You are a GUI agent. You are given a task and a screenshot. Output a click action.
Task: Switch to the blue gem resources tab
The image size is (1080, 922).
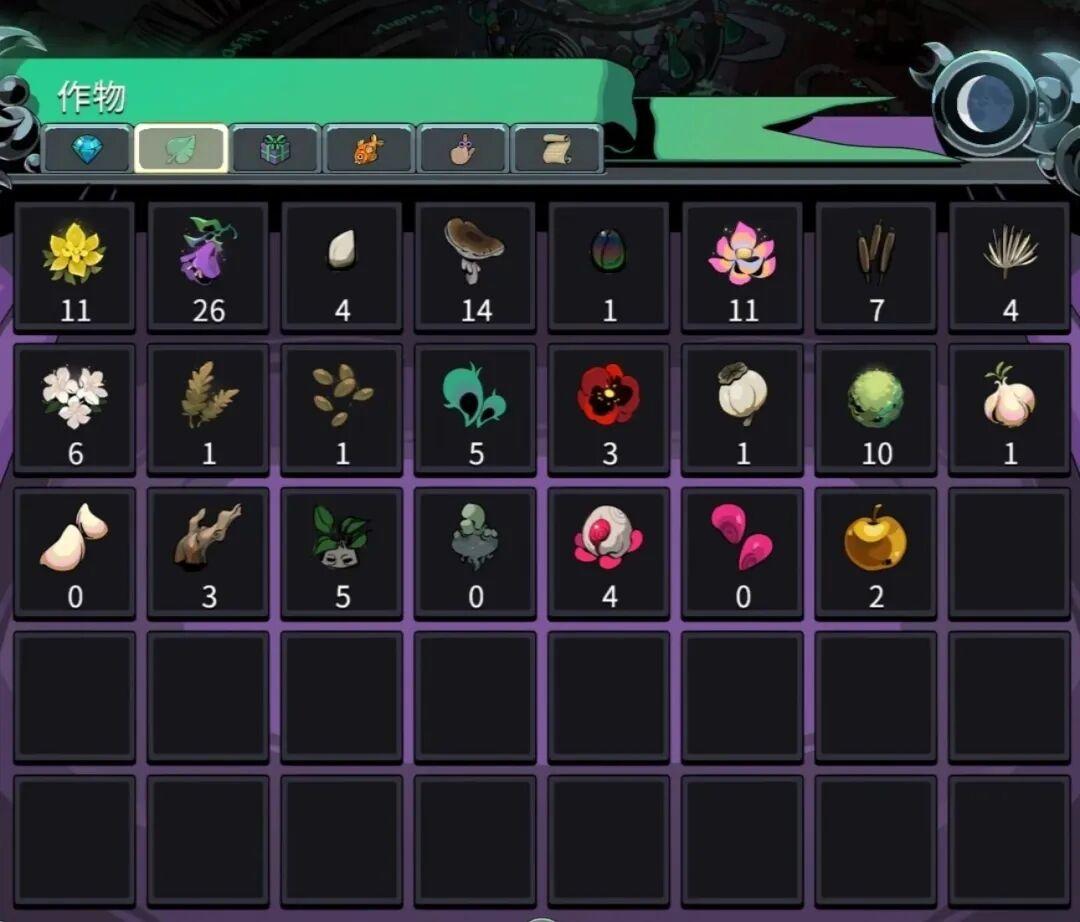pos(87,150)
